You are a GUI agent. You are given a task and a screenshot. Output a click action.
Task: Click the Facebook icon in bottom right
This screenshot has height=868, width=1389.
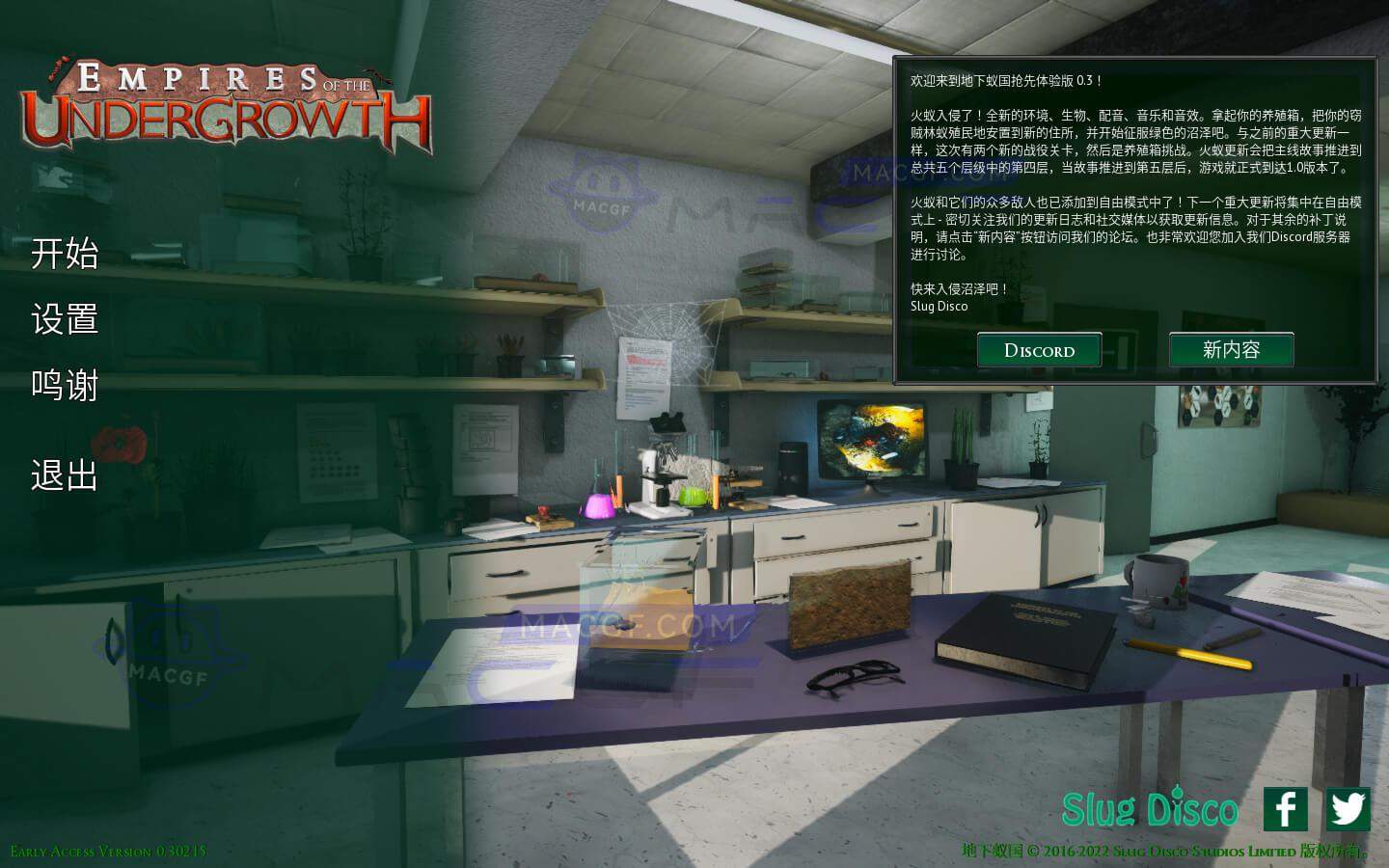1284,811
